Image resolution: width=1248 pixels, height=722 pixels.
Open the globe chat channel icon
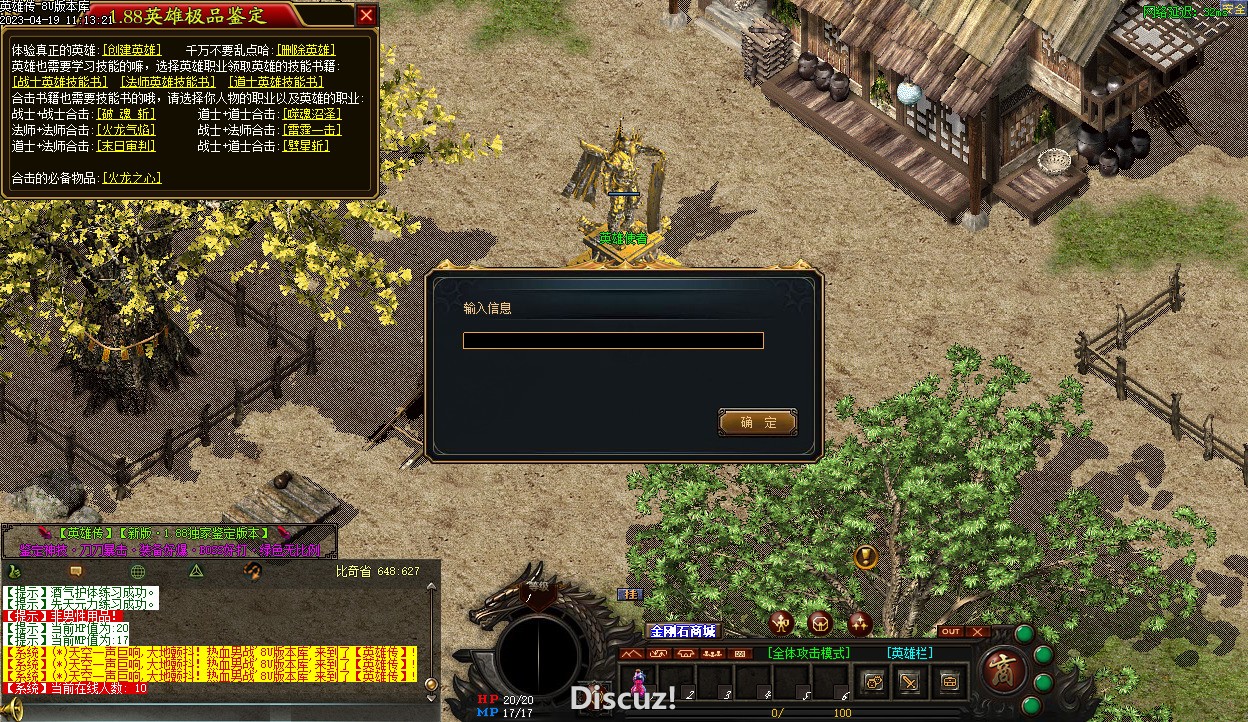(x=138, y=571)
